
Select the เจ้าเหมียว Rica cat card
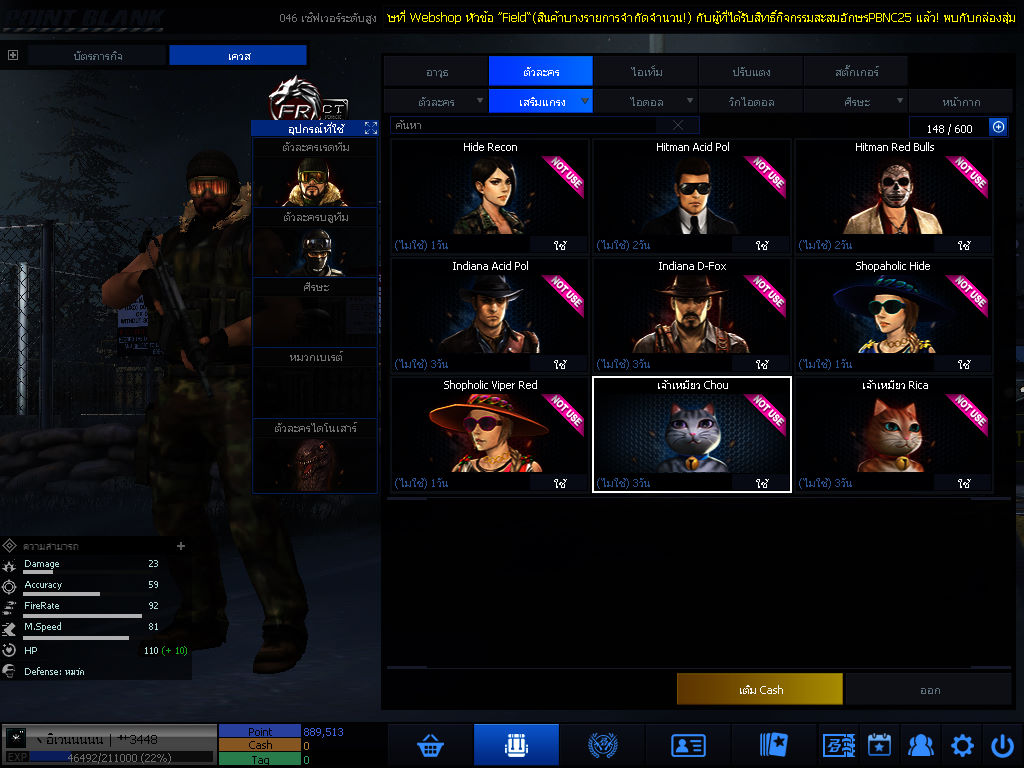(x=894, y=435)
